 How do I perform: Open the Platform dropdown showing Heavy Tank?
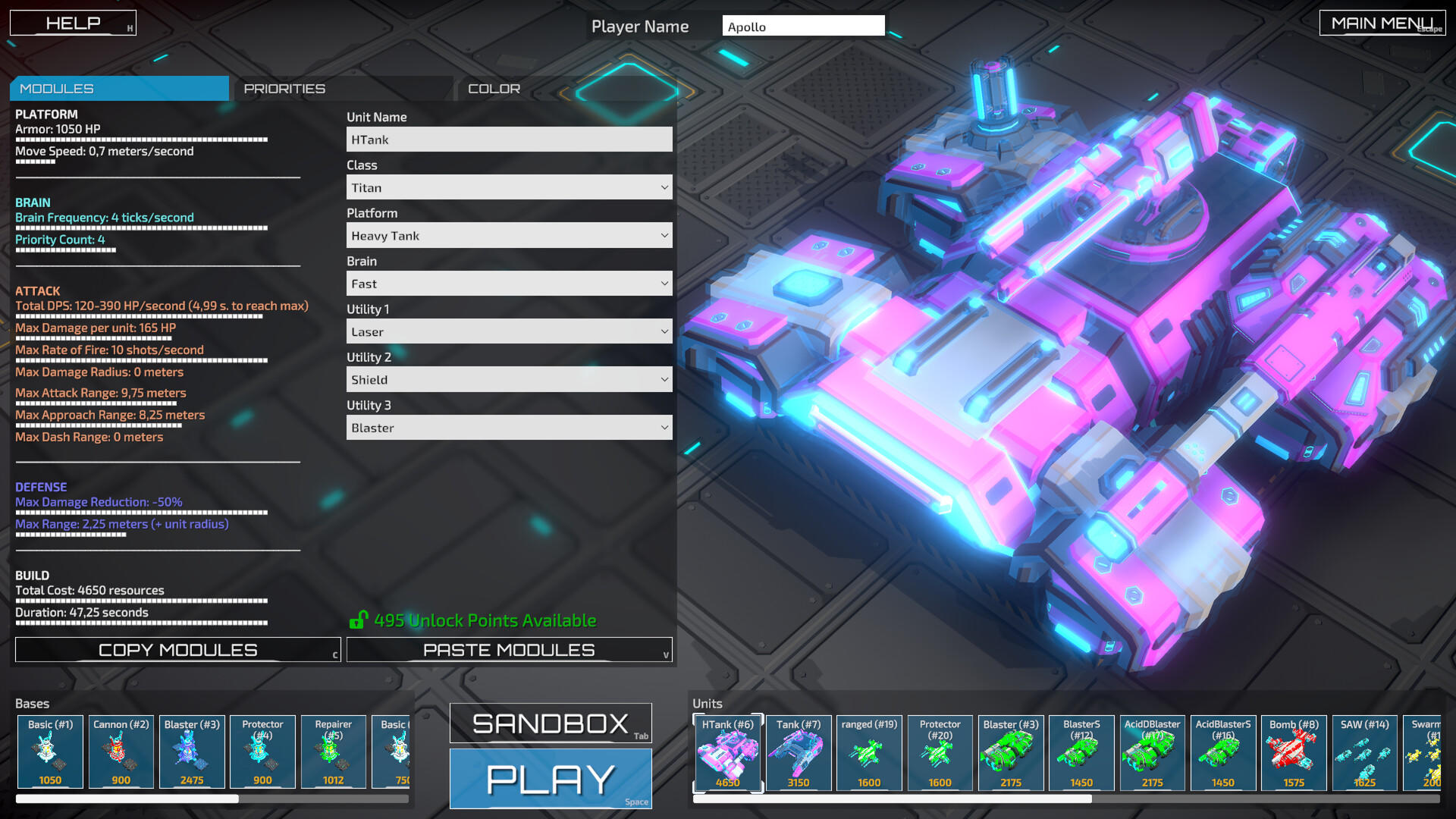click(x=509, y=235)
